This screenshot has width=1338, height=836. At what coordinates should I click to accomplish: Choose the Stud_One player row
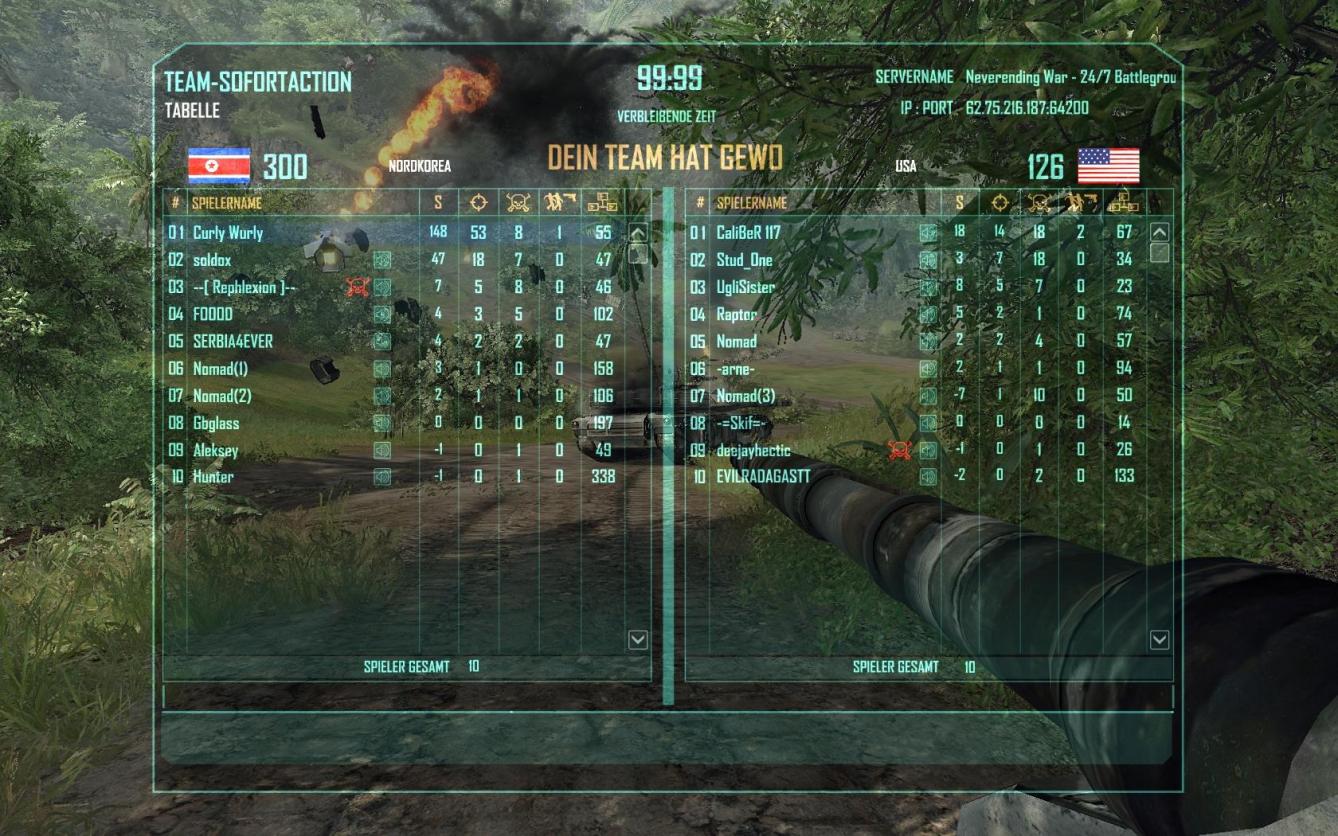[744, 260]
